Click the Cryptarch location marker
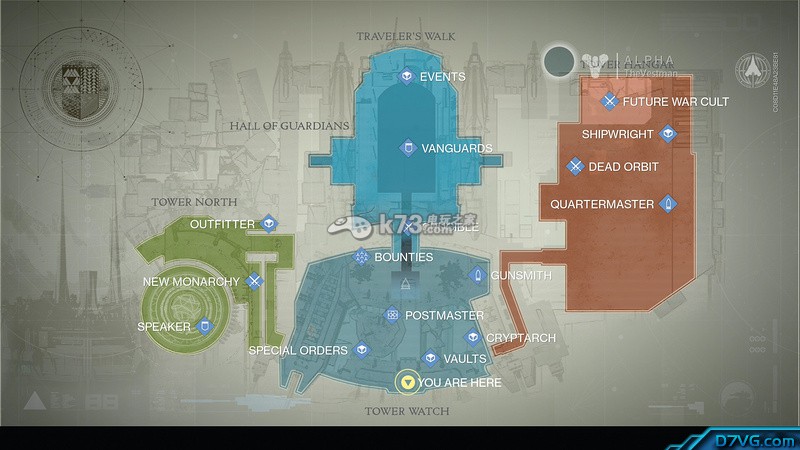 click(472, 338)
